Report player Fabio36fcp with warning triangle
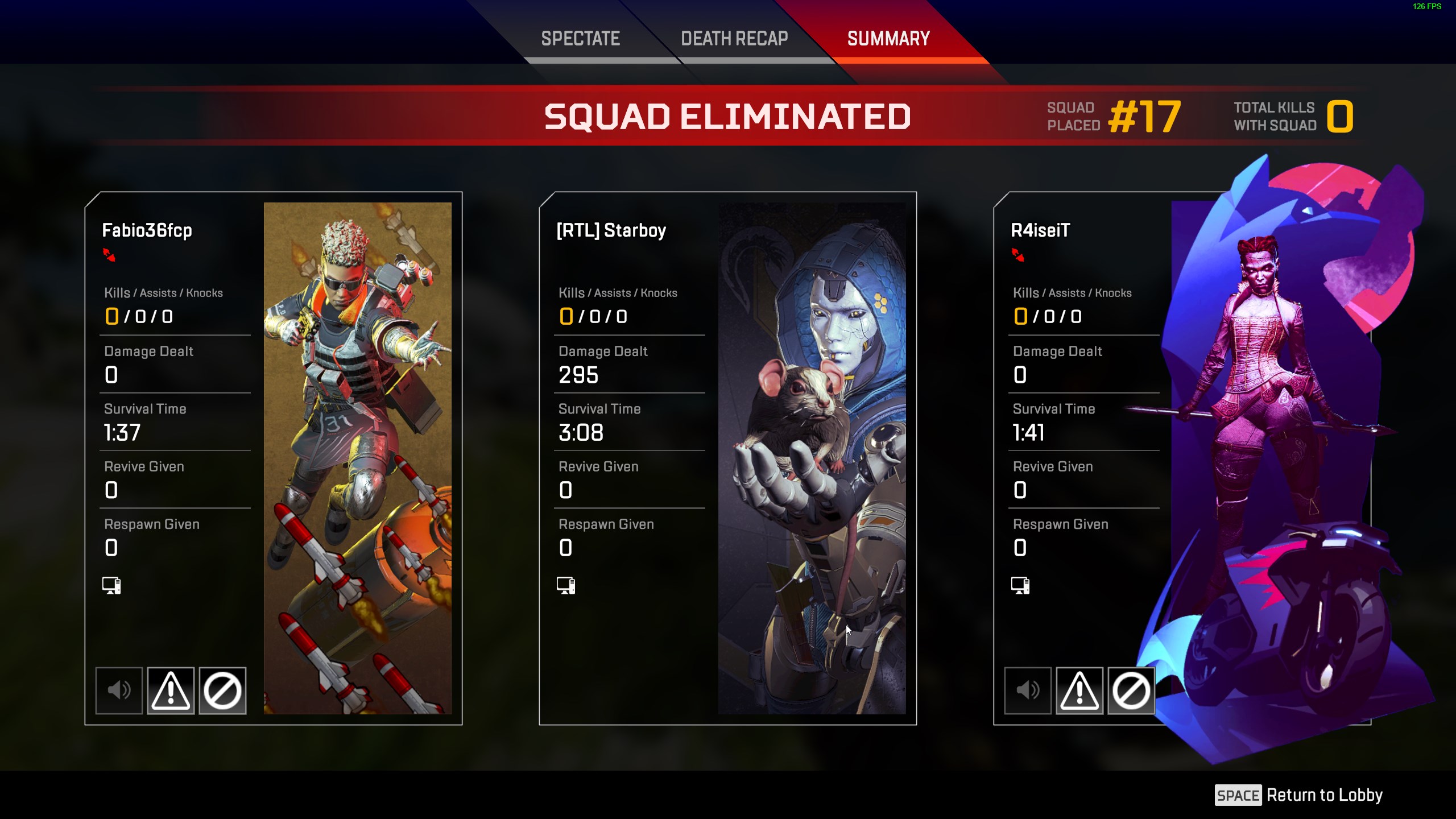Viewport: 1456px width, 819px height. click(171, 690)
